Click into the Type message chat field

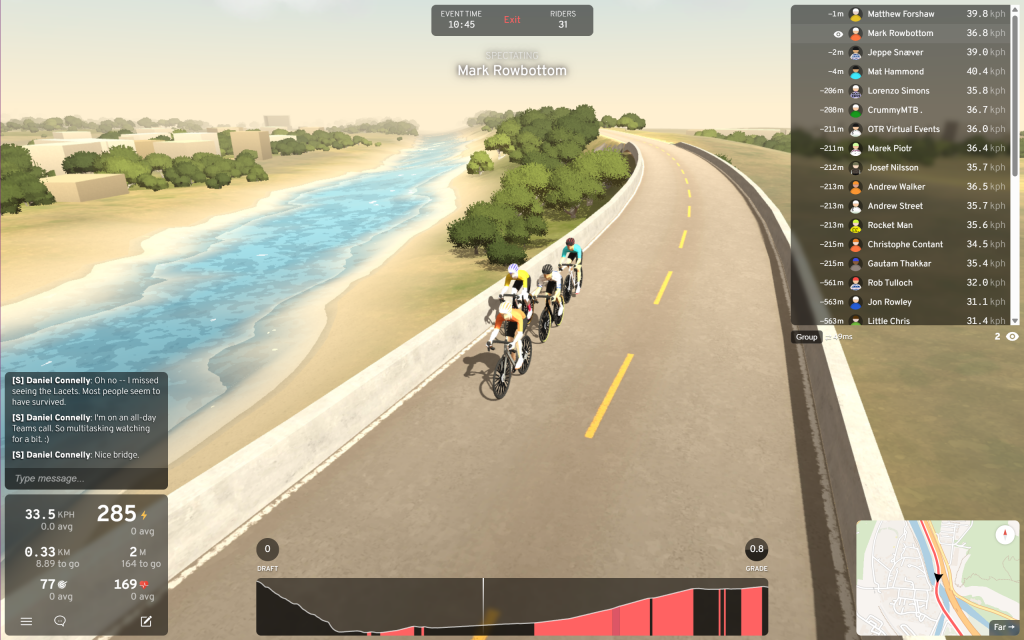(x=85, y=478)
